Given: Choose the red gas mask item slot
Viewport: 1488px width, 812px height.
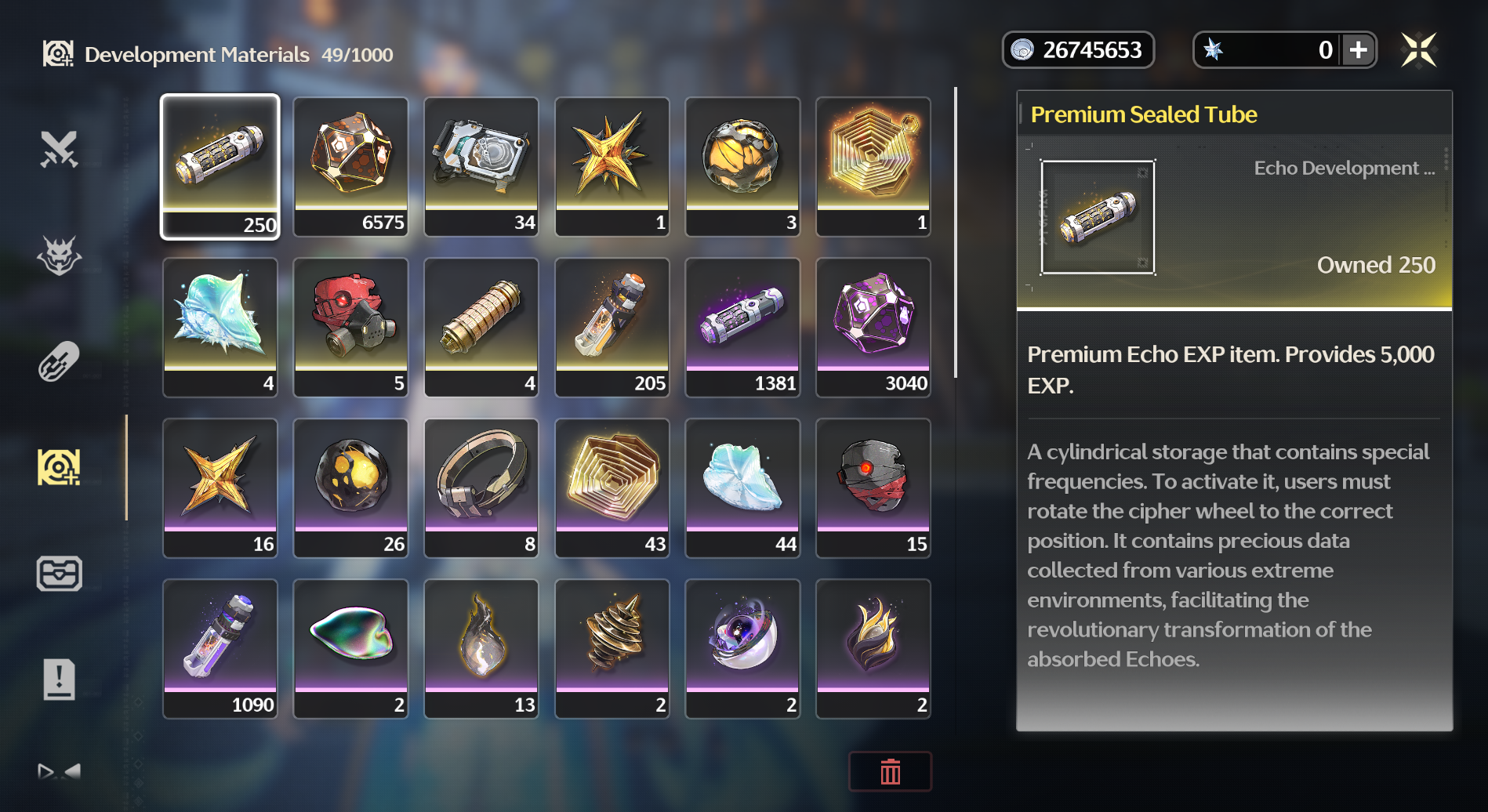Looking at the screenshot, I should [351, 327].
